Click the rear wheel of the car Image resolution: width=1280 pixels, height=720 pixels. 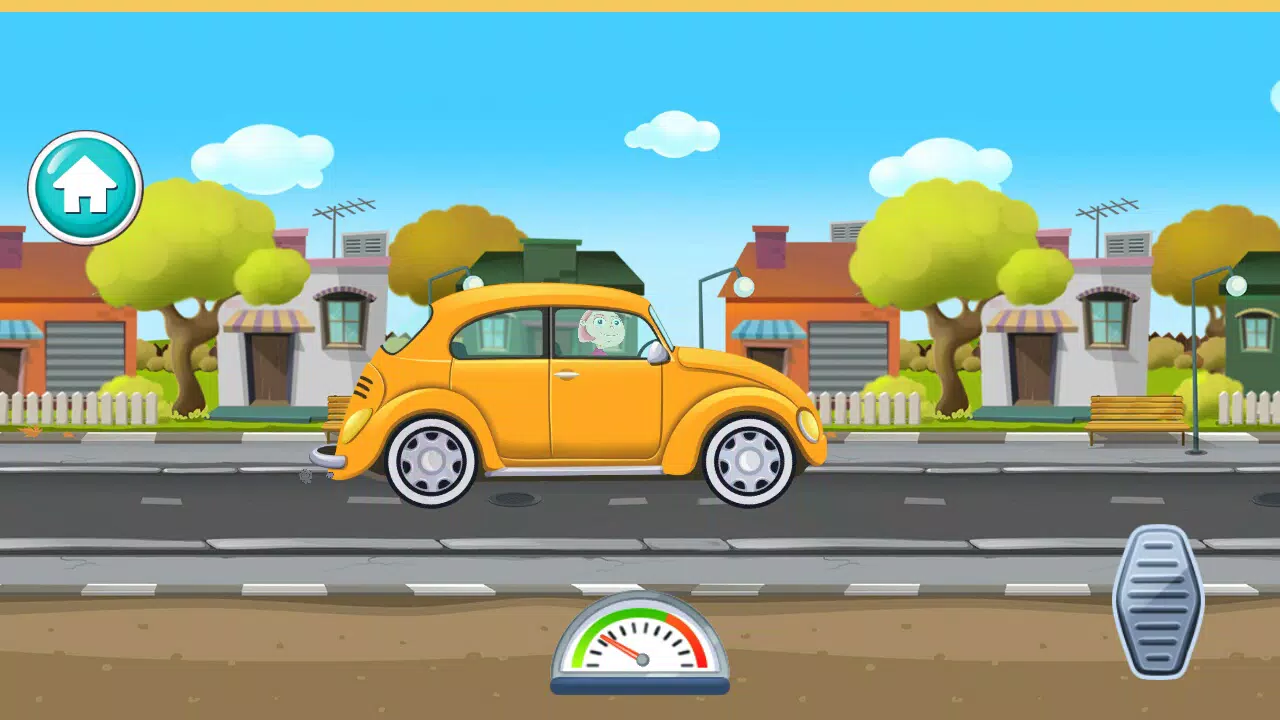coord(430,463)
